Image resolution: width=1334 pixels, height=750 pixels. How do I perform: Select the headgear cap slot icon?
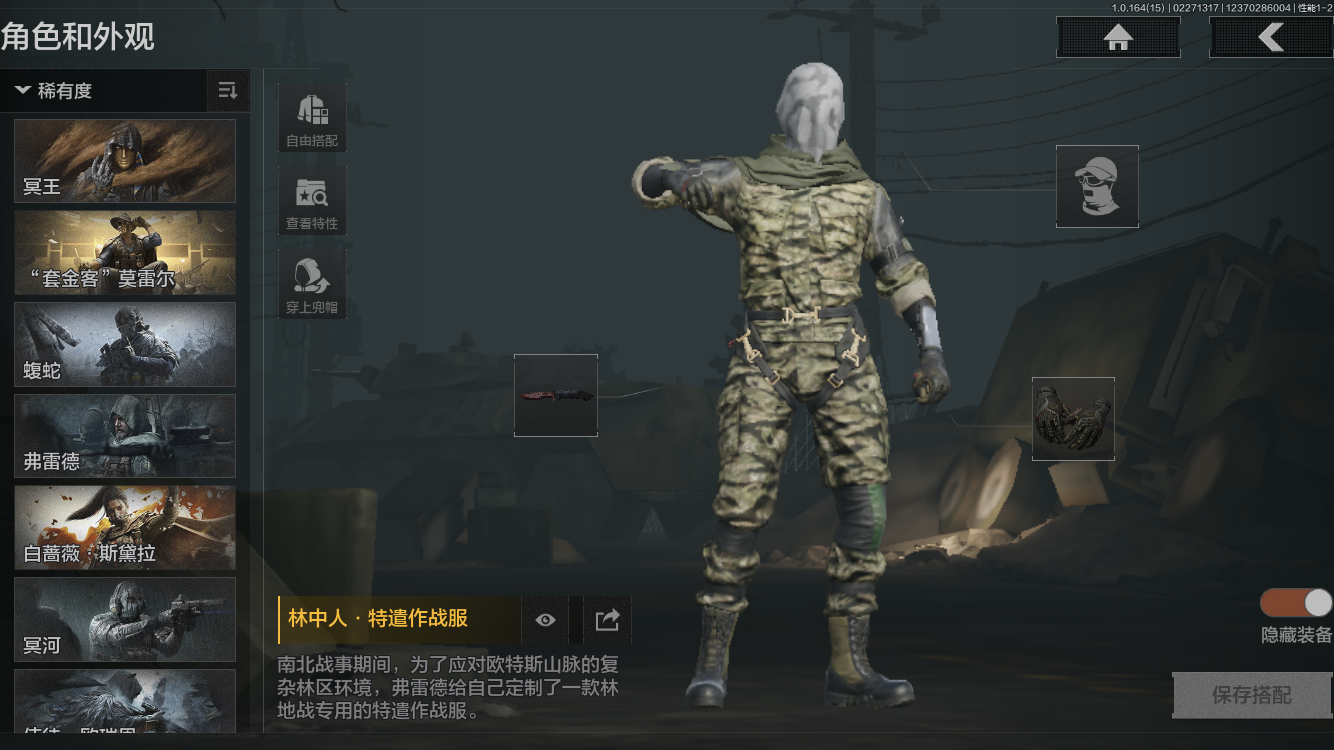(x=1097, y=186)
